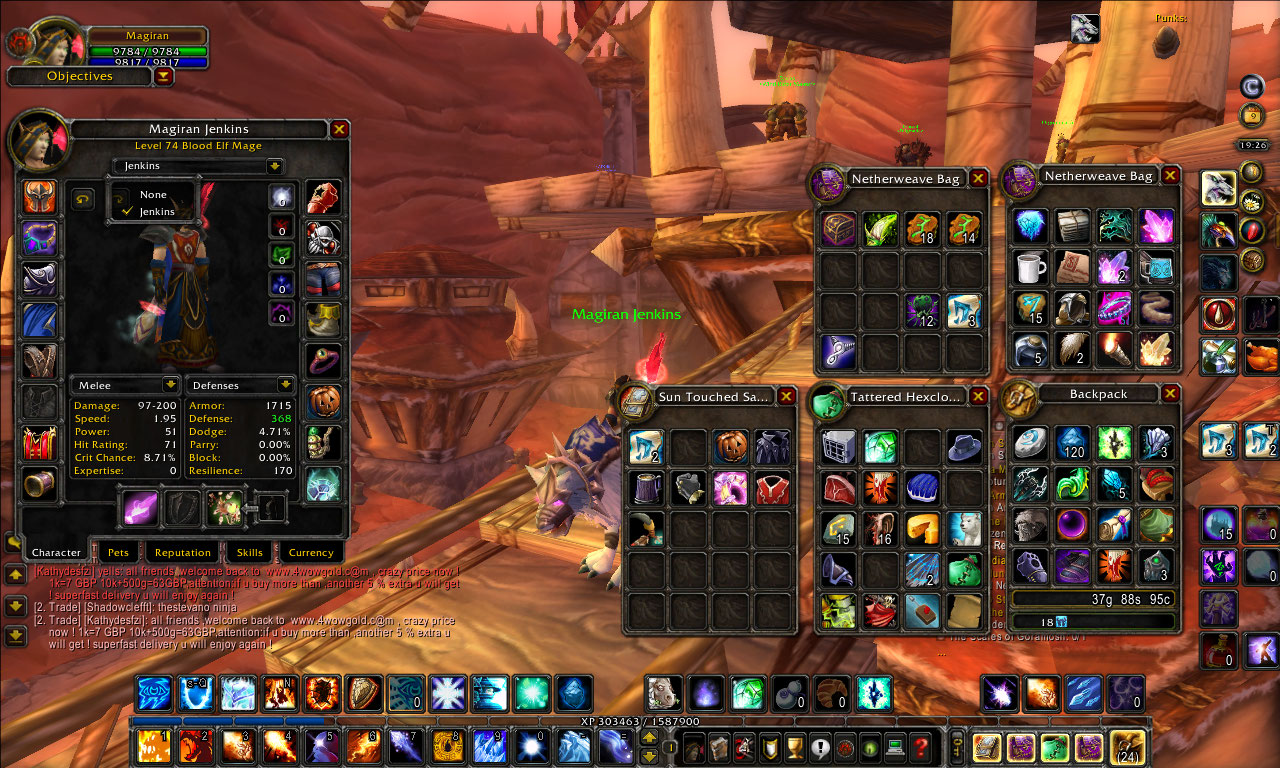The width and height of the screenshot is (1280, 768).
Task: Choose the None title option
Action: (x=153, y=195)
